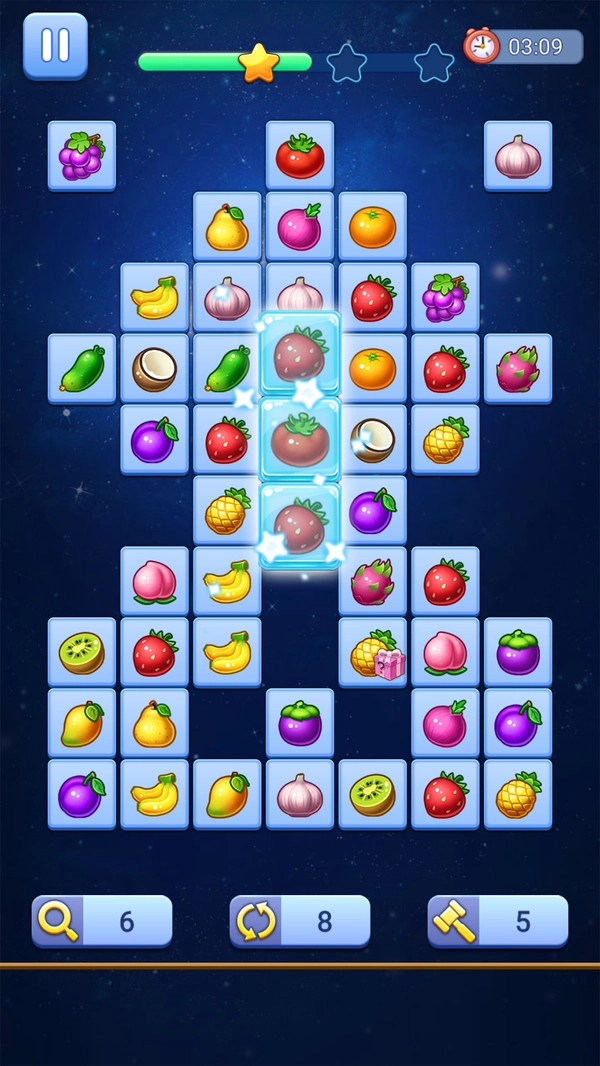The image size is (600, 1066).
Task: Use the hammer booster
Action: click(x=497, y=920)
